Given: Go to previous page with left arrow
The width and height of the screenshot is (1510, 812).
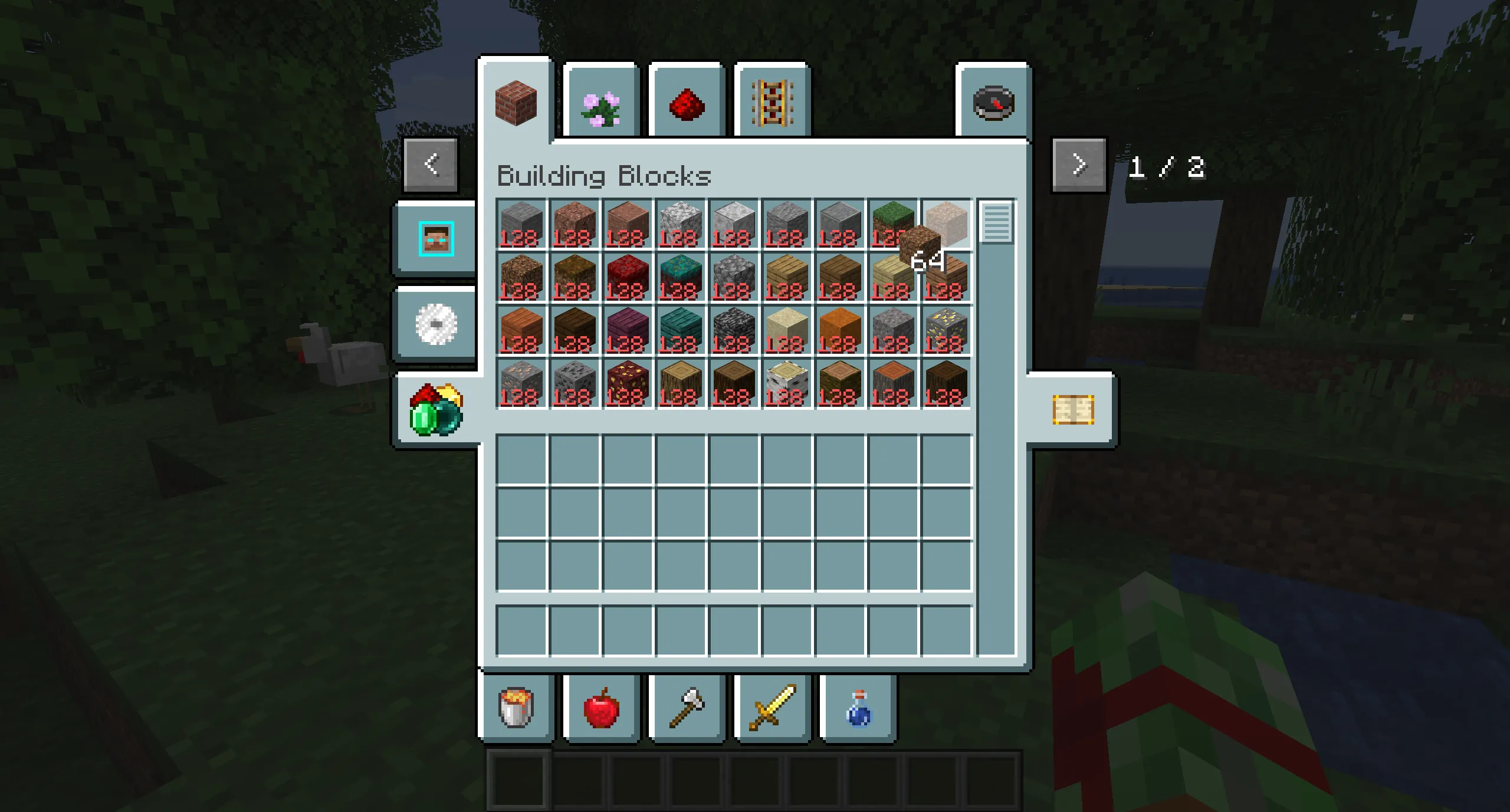Looking at the screenshot, I should click(430, 165).
